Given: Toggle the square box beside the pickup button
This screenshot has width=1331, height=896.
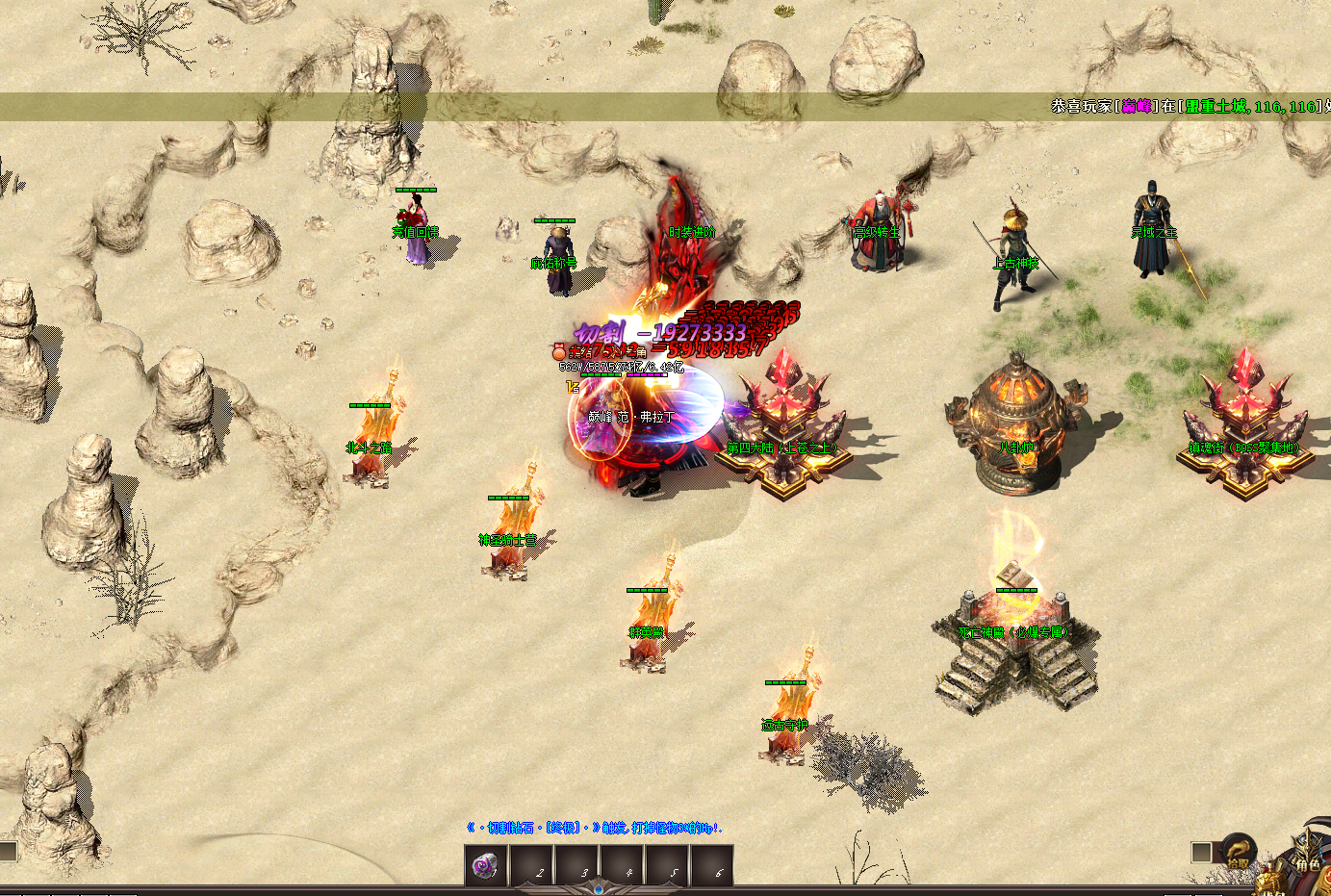Looking at the screenshot, I should click(1201, 852).
